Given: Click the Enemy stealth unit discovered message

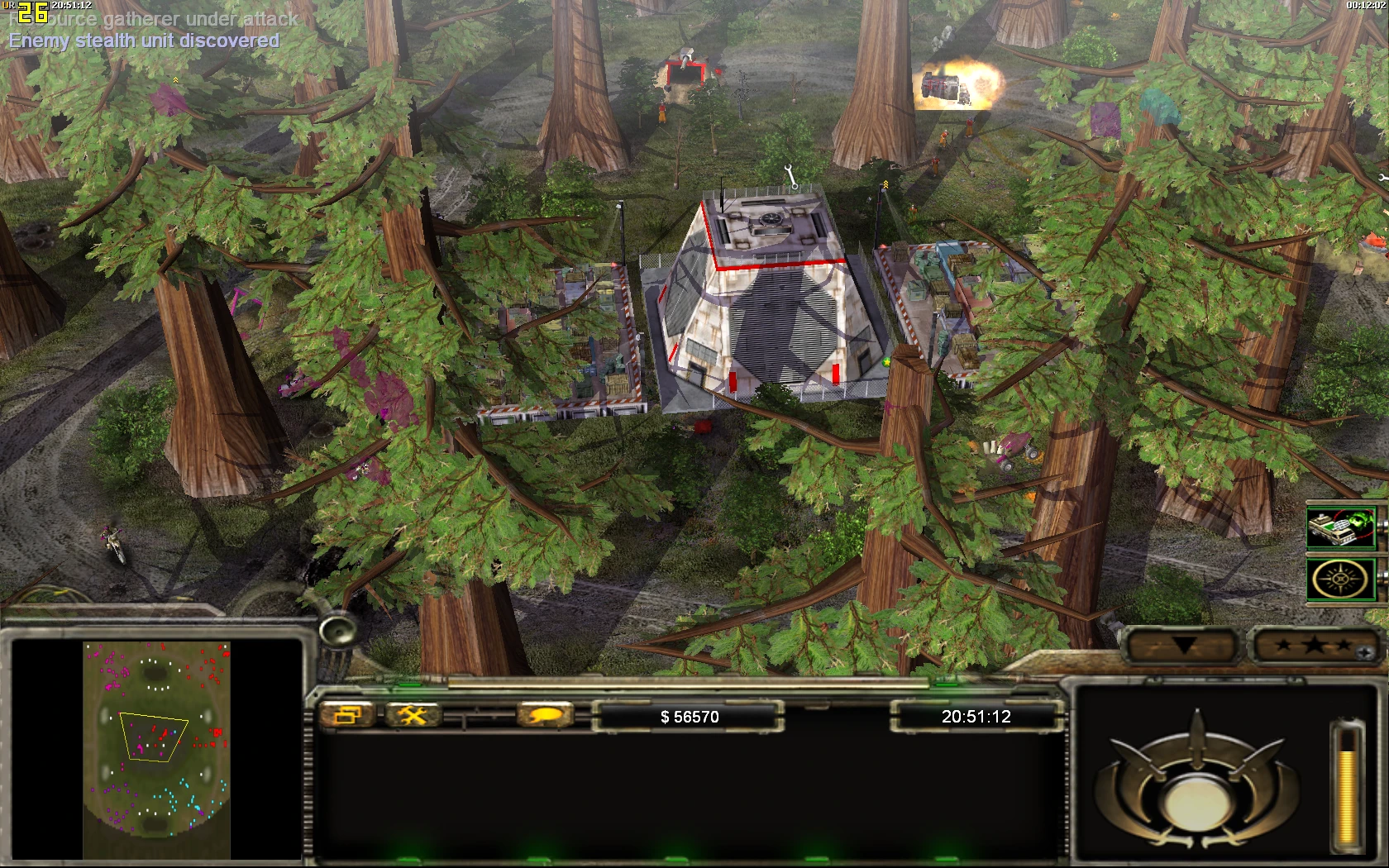Looking at the screenshot, I should 142,39.
